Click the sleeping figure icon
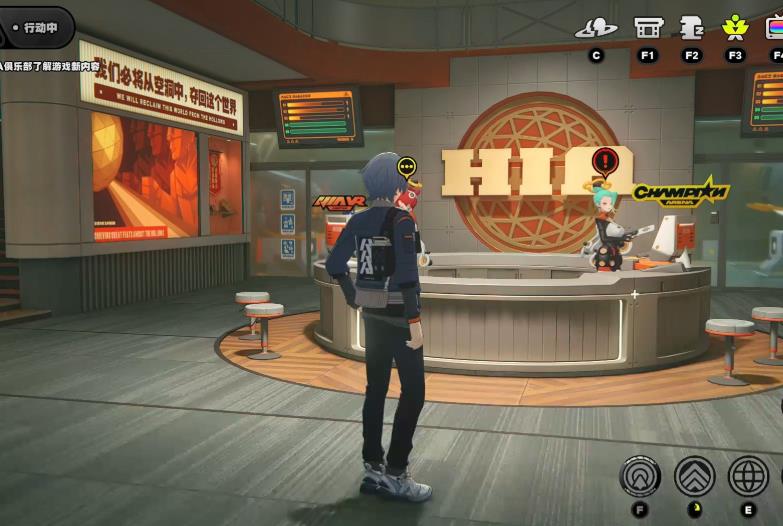Image resolution: width=783 pixels, height=526 pixels. [691, 28]
